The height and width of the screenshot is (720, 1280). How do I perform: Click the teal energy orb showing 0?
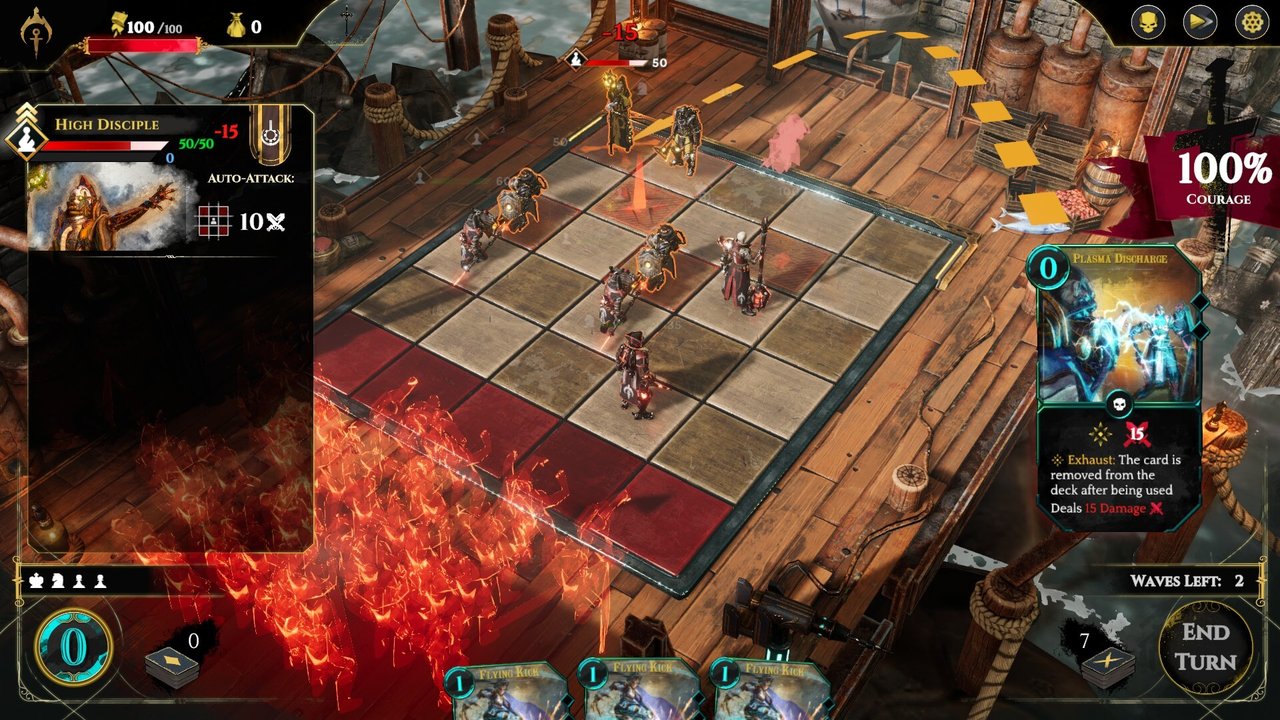point(73,647)
